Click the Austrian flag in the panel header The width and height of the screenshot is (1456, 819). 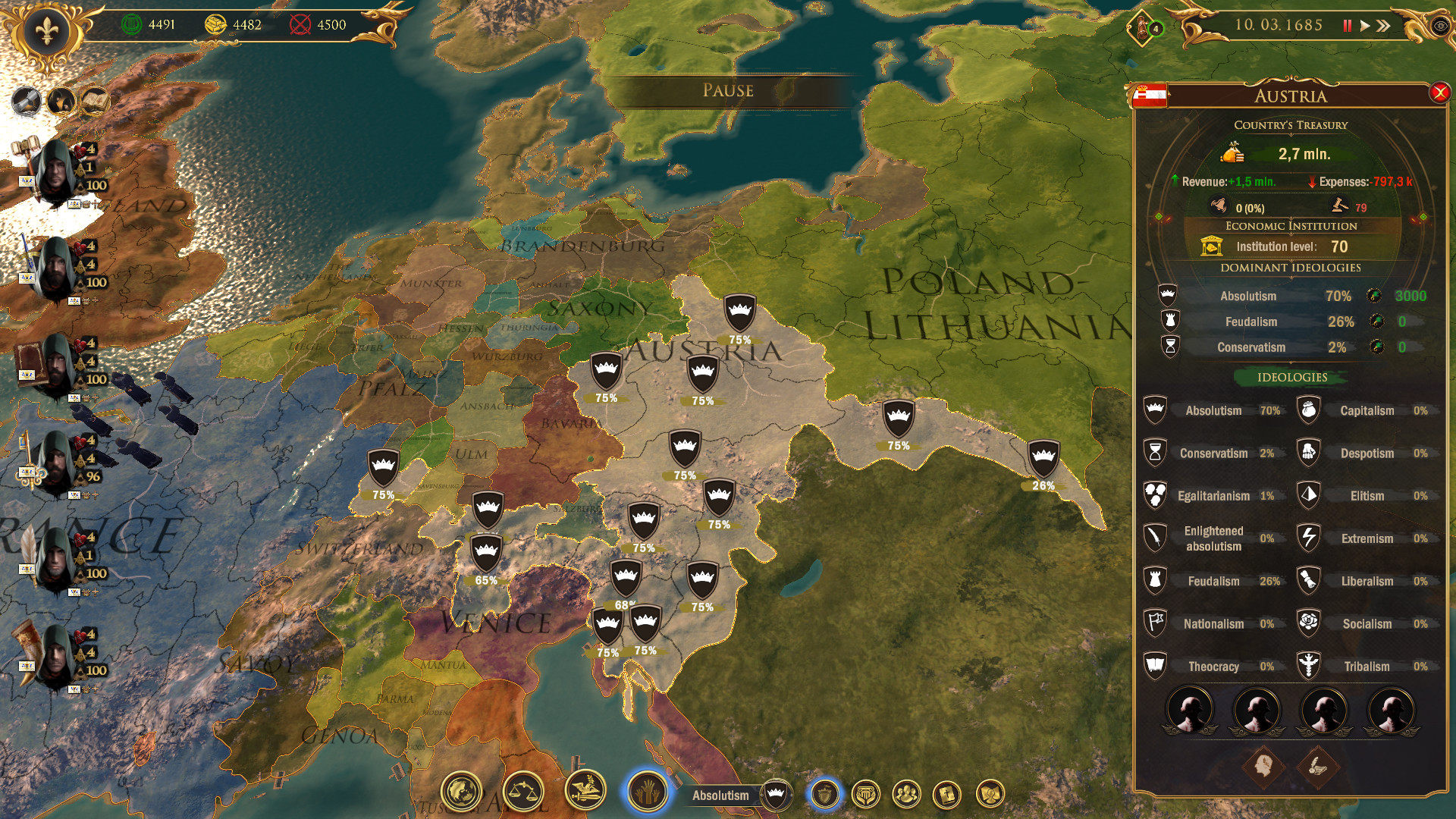pos(1149,96)
